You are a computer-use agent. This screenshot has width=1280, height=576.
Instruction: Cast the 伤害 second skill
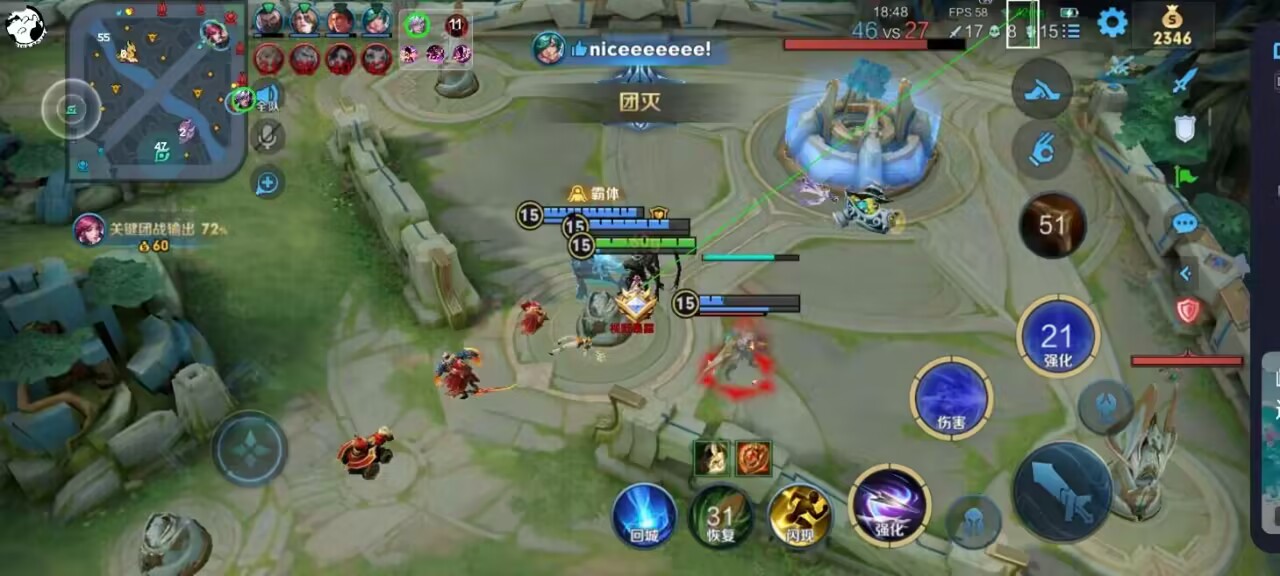[x=951, y=398]
